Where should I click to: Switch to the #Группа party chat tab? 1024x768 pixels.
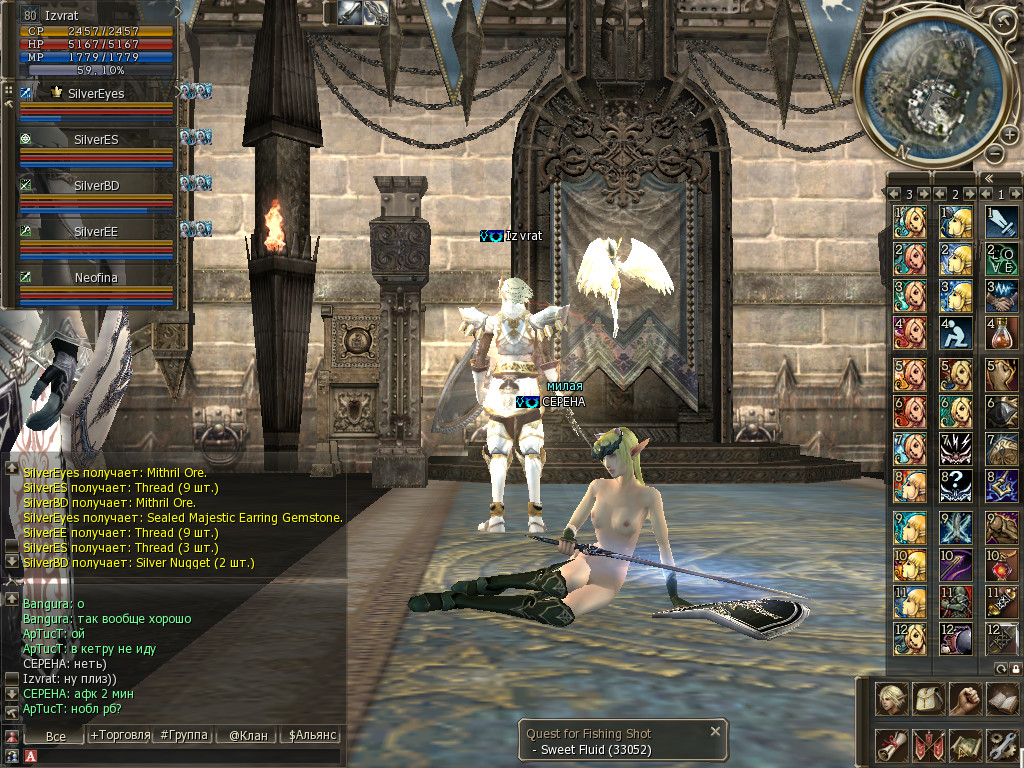pos(184,735)
